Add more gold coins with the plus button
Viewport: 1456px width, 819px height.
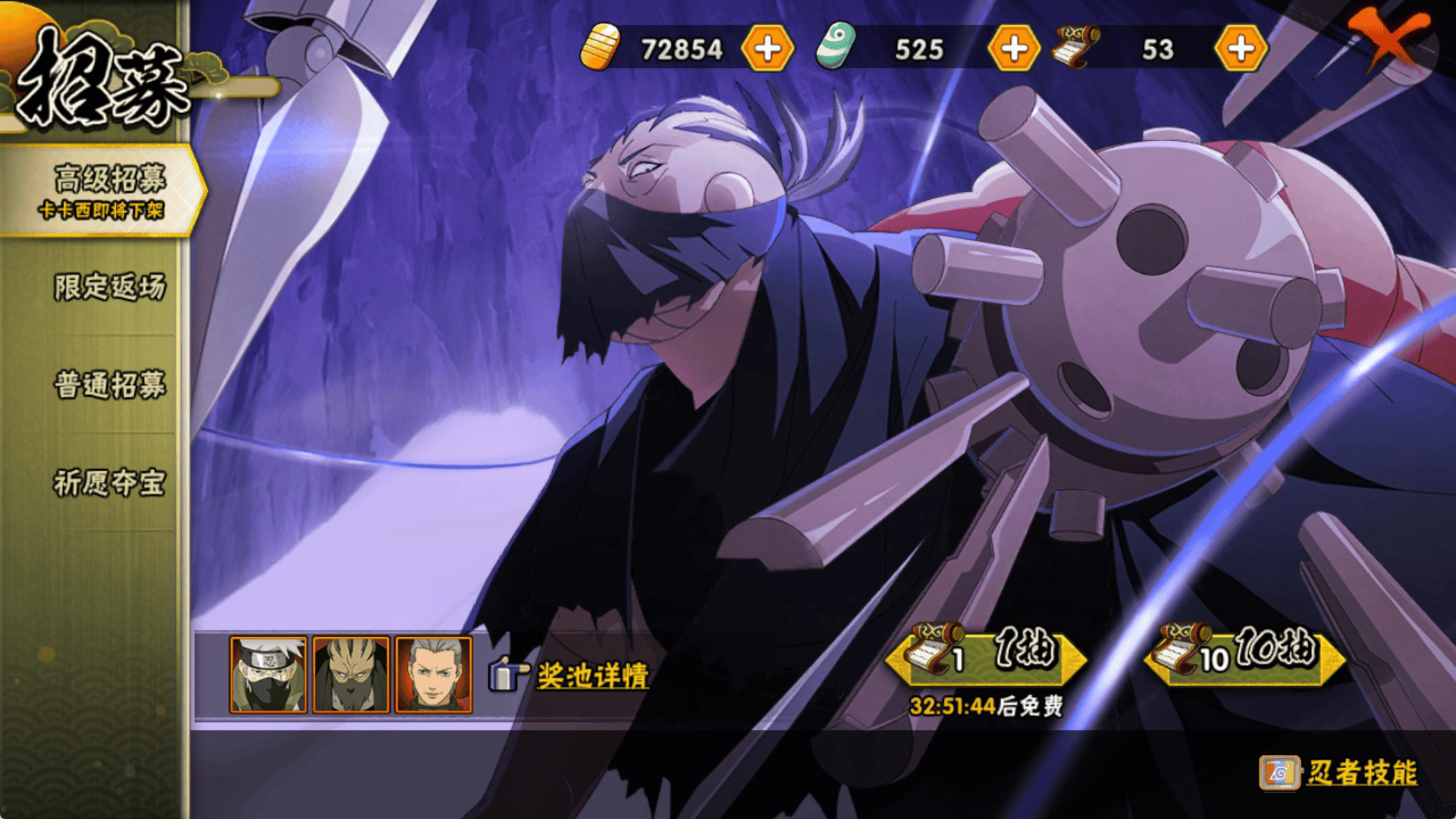point(767,49)
